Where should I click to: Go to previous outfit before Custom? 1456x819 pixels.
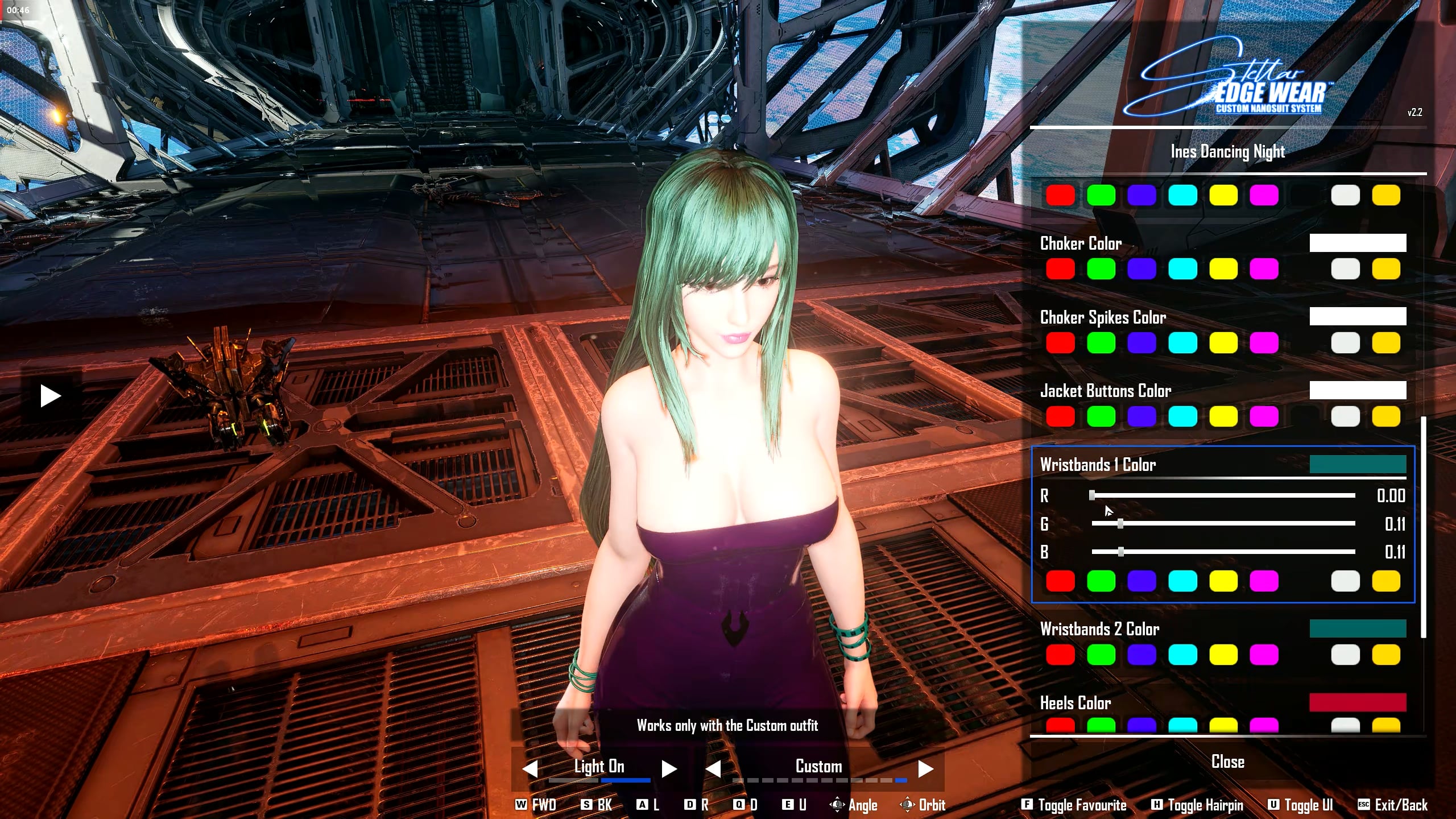pos(713,769)
